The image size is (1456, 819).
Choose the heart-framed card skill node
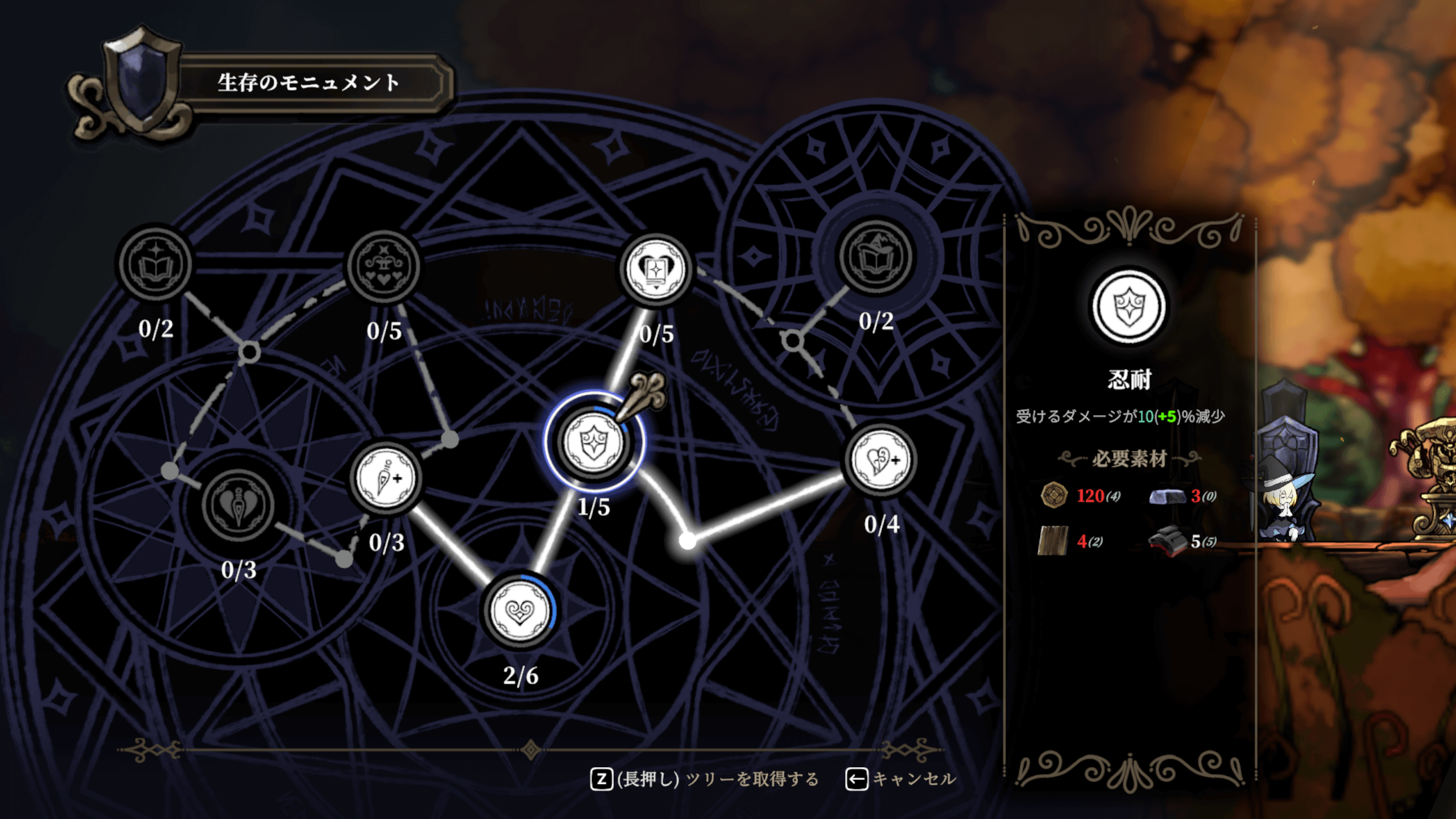click(x=656, y=269)
